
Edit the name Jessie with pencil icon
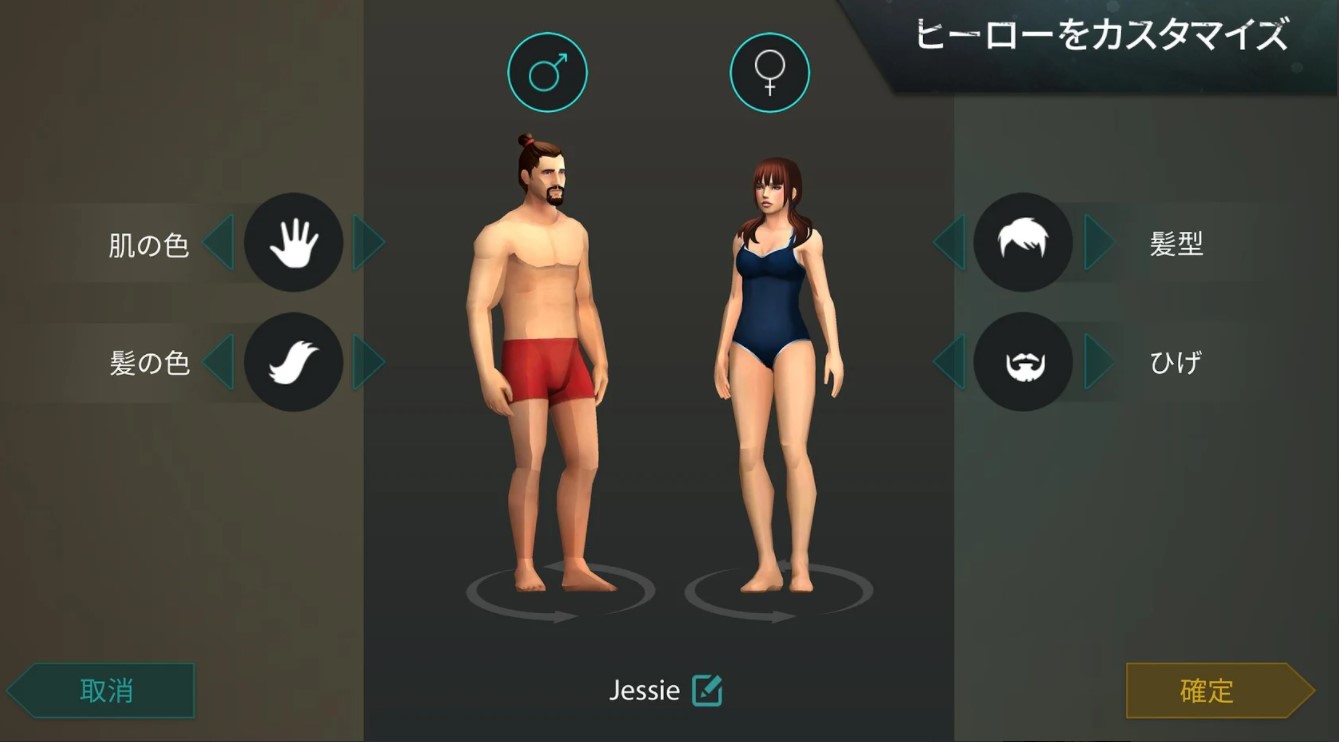pyautogui.click(x=707, y=691)
